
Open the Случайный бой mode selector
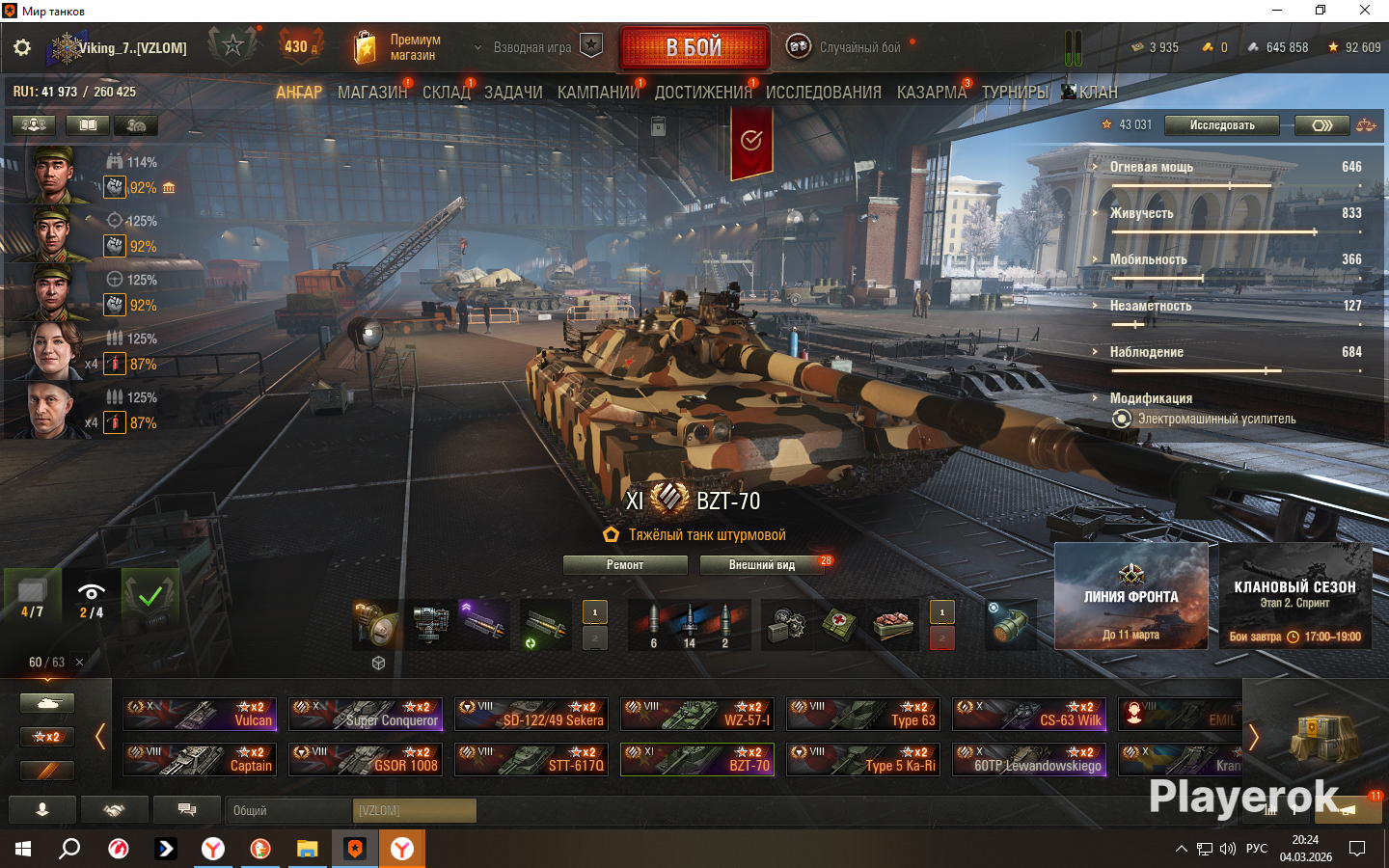point(849,47)
